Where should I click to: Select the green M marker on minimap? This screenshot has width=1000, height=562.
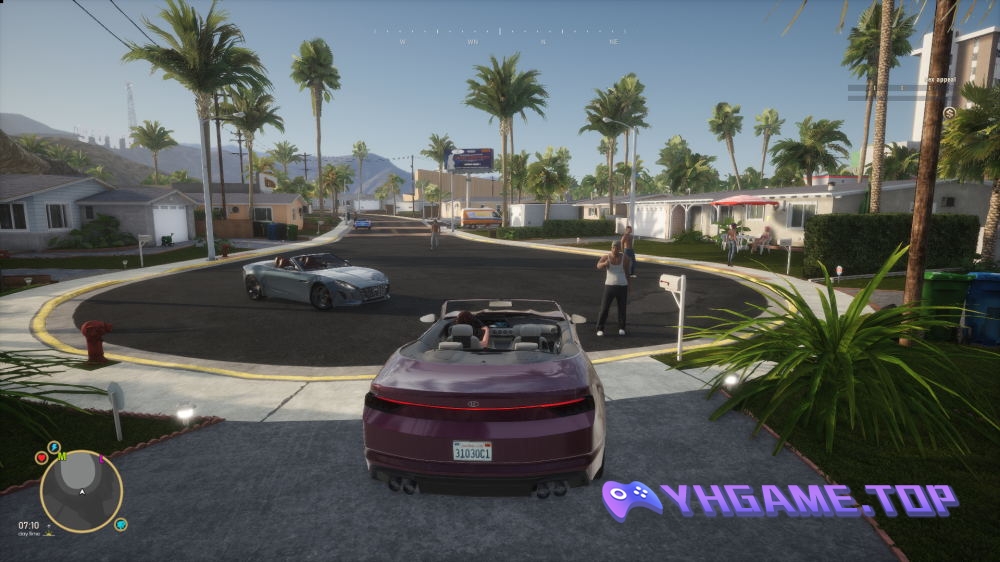[62, 457]
